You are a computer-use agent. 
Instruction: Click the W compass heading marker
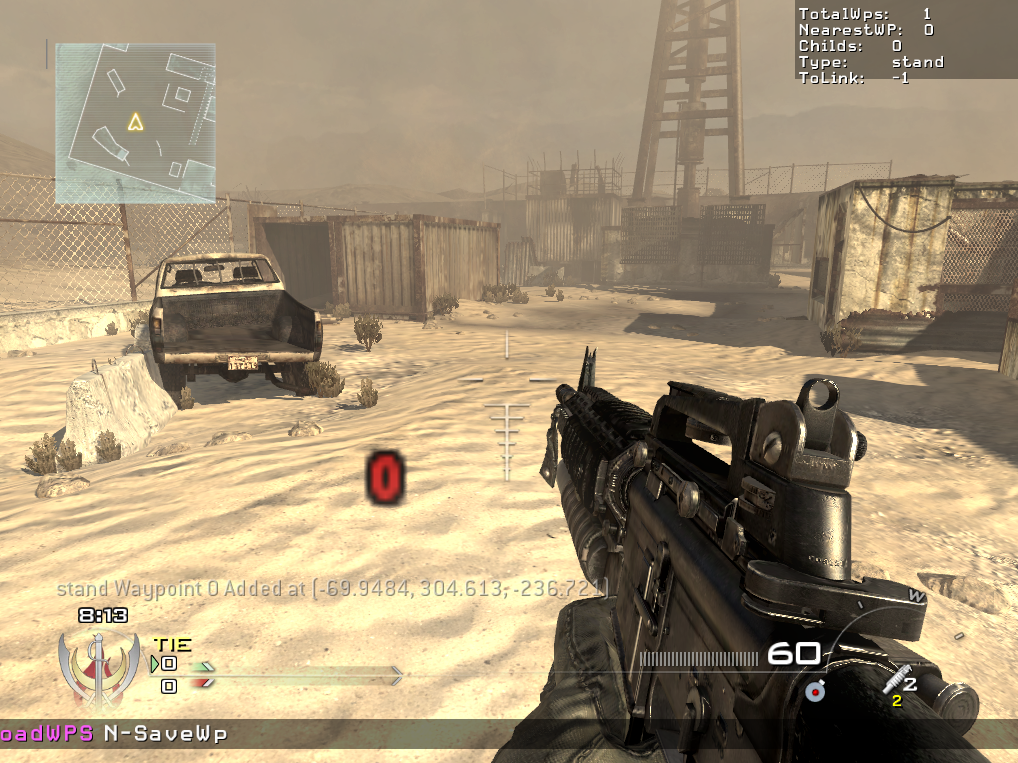tap(913, 595)
